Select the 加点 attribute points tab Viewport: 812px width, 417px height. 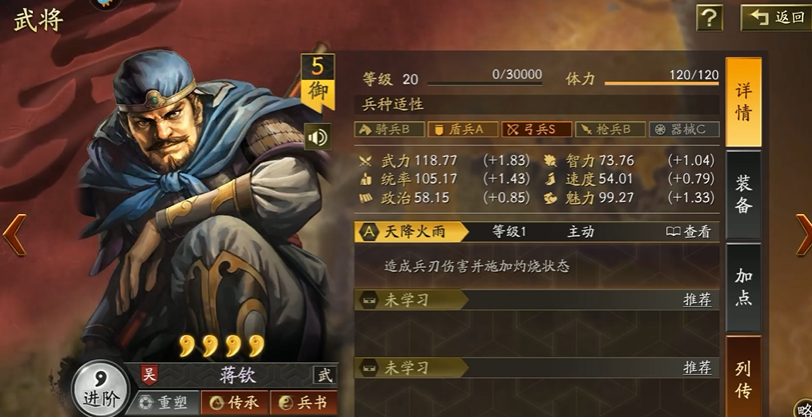coord(743,287)
